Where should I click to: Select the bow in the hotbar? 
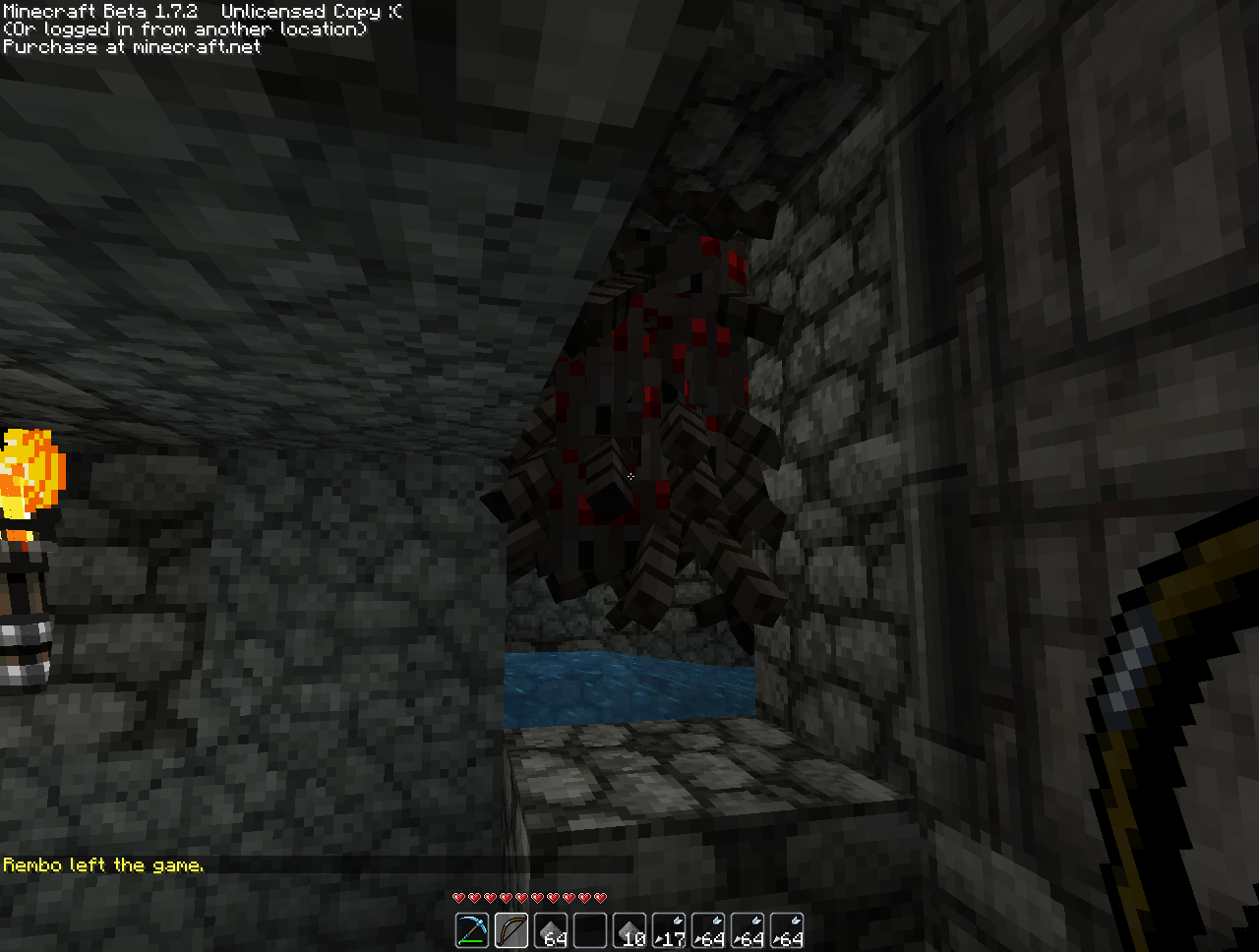click(511, 930)
